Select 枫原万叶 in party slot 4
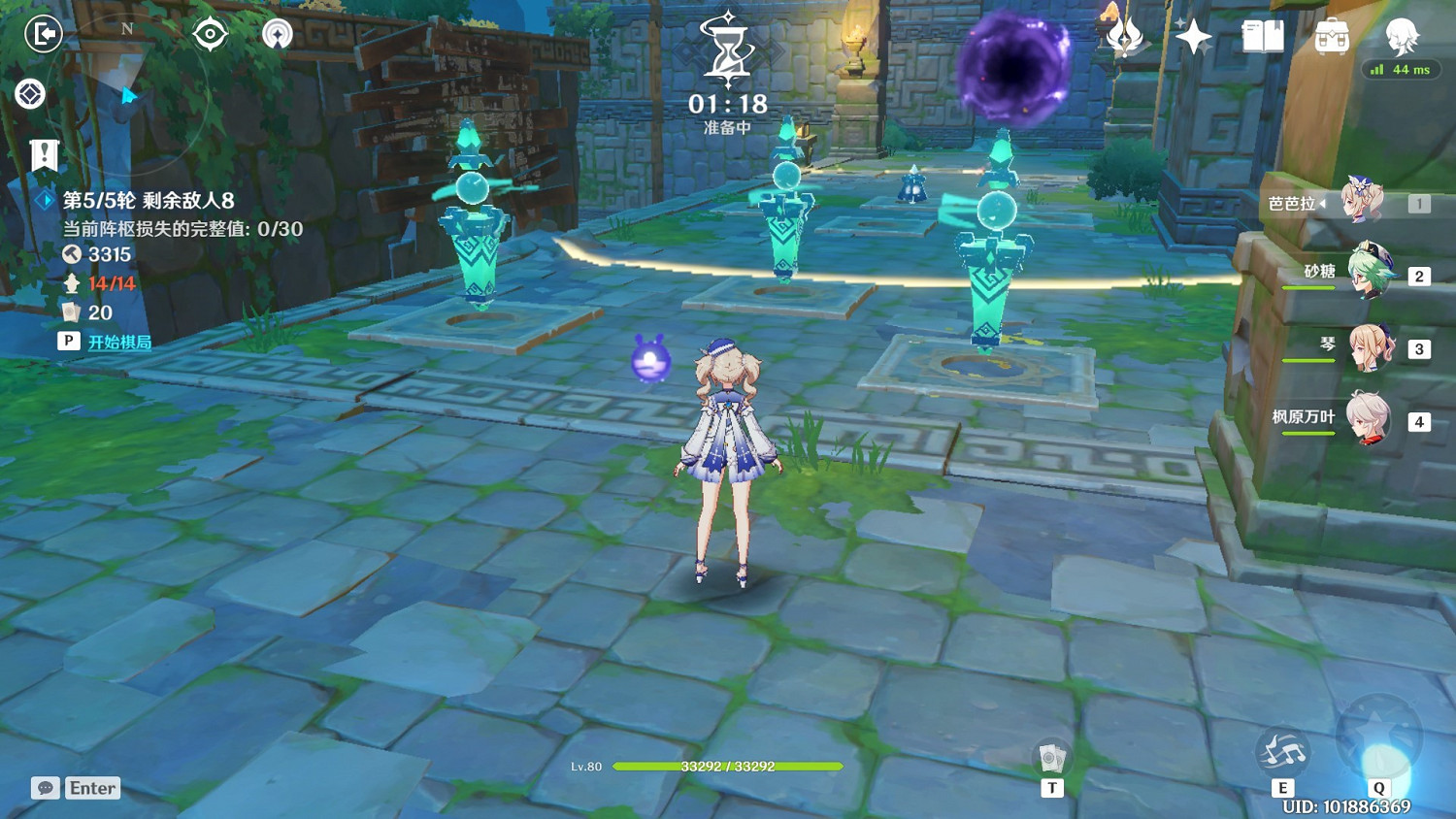Viewport: 1456px width, 819px height. click(1369, 419)
